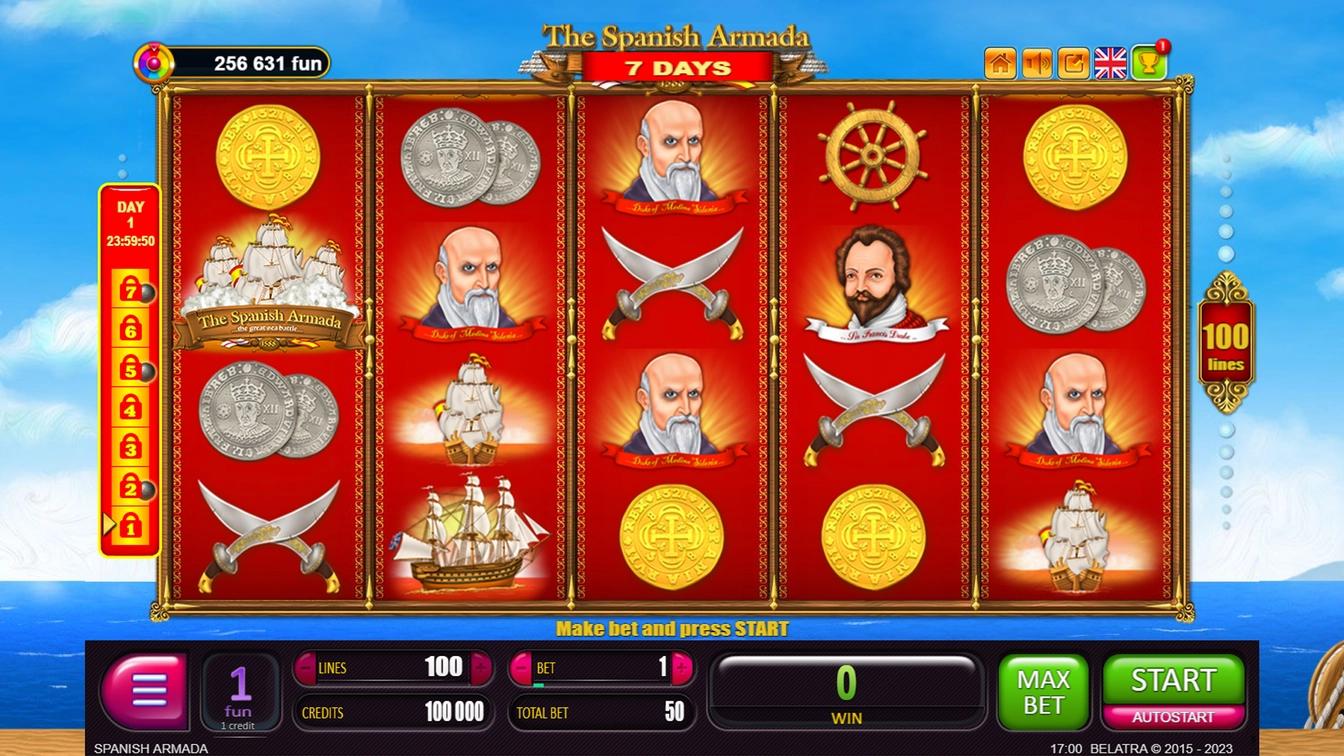Open the colorful wheel icon beside the balance
1344x756 pixels.
[x=153, y=60]
